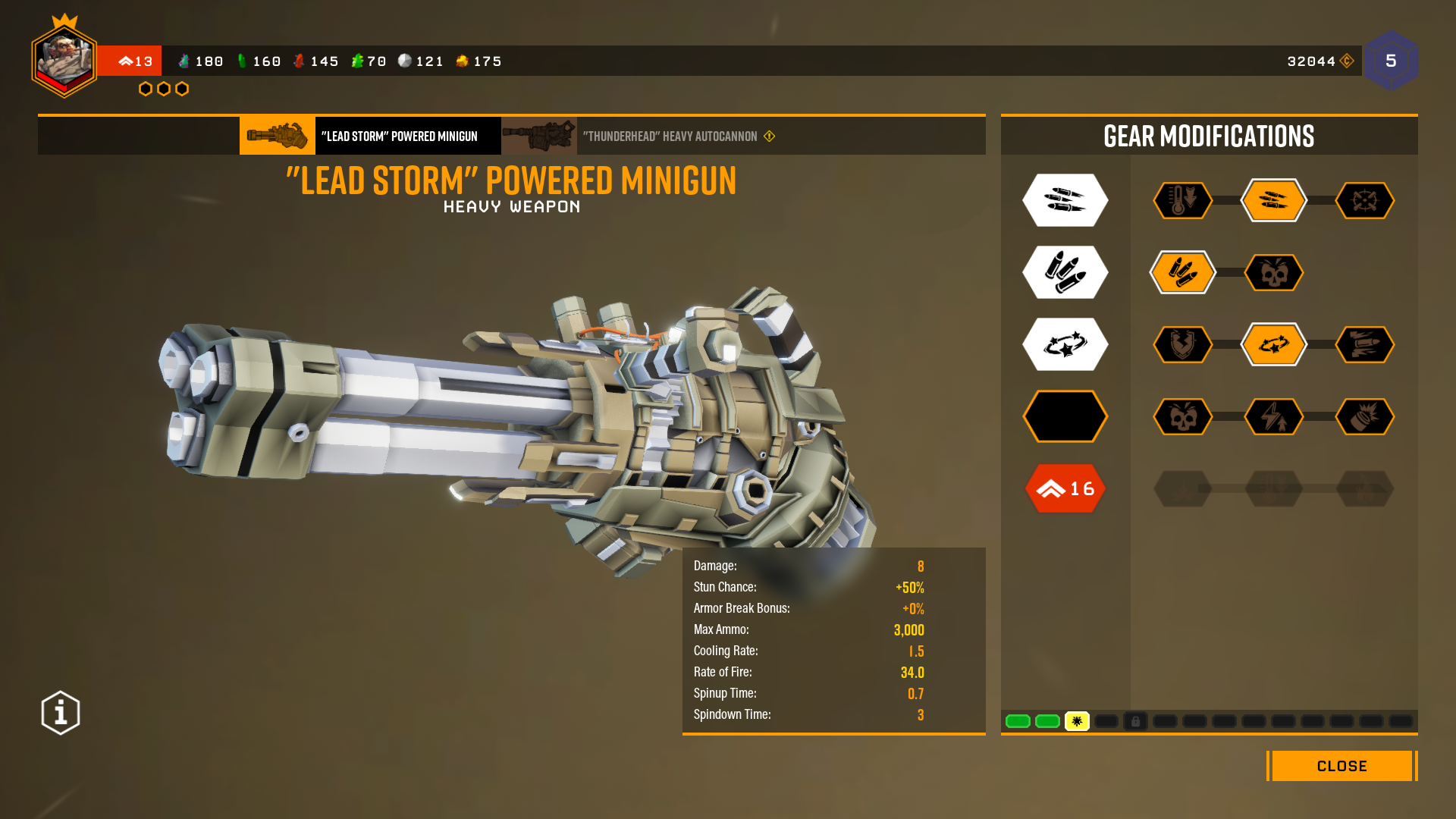The image size is (1456, 819).
Task: Pick the highlighted spinning stars stun mod
Action: click(1273, 345)
